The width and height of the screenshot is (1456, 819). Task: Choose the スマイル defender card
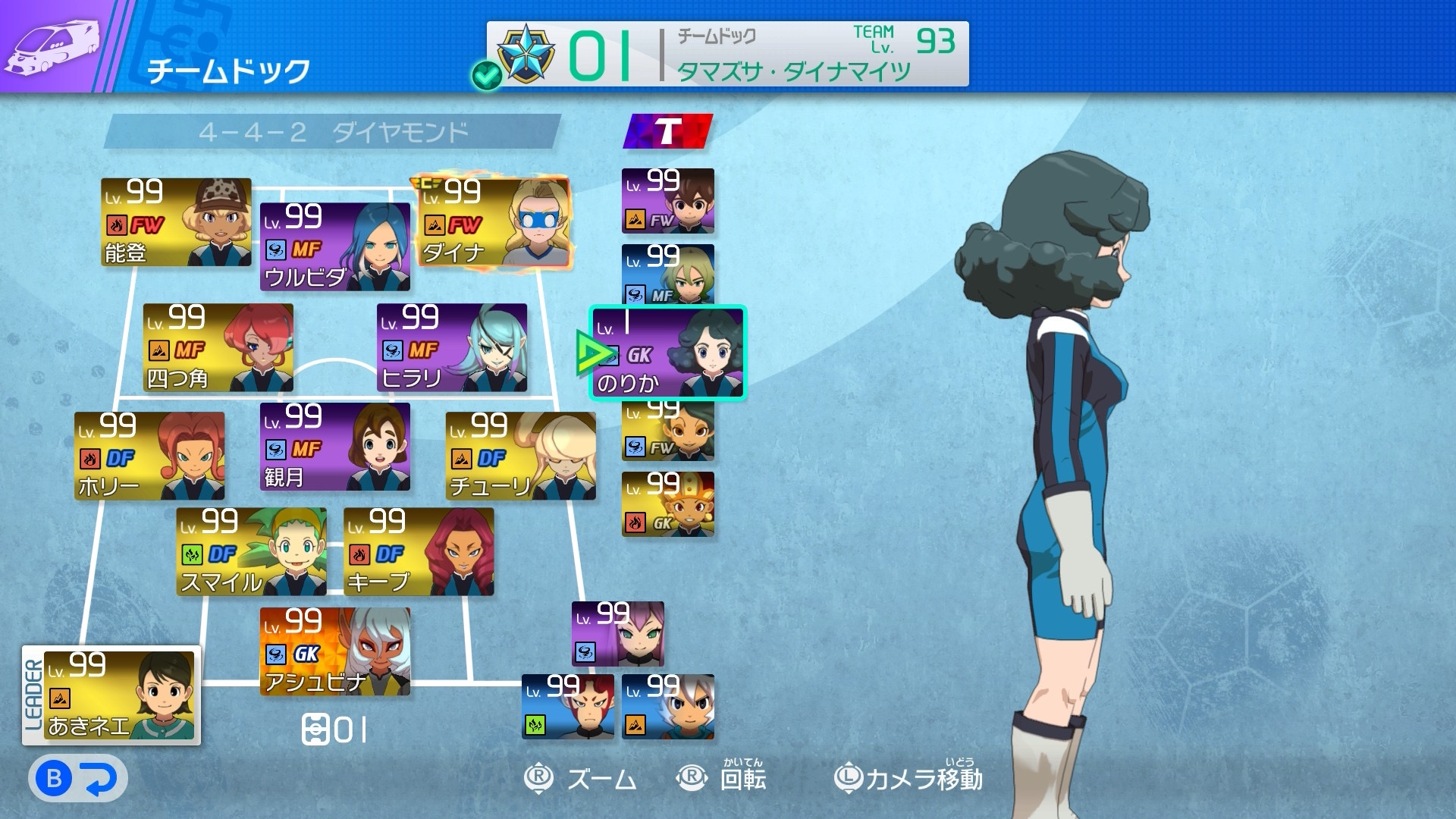pos(251,551)
